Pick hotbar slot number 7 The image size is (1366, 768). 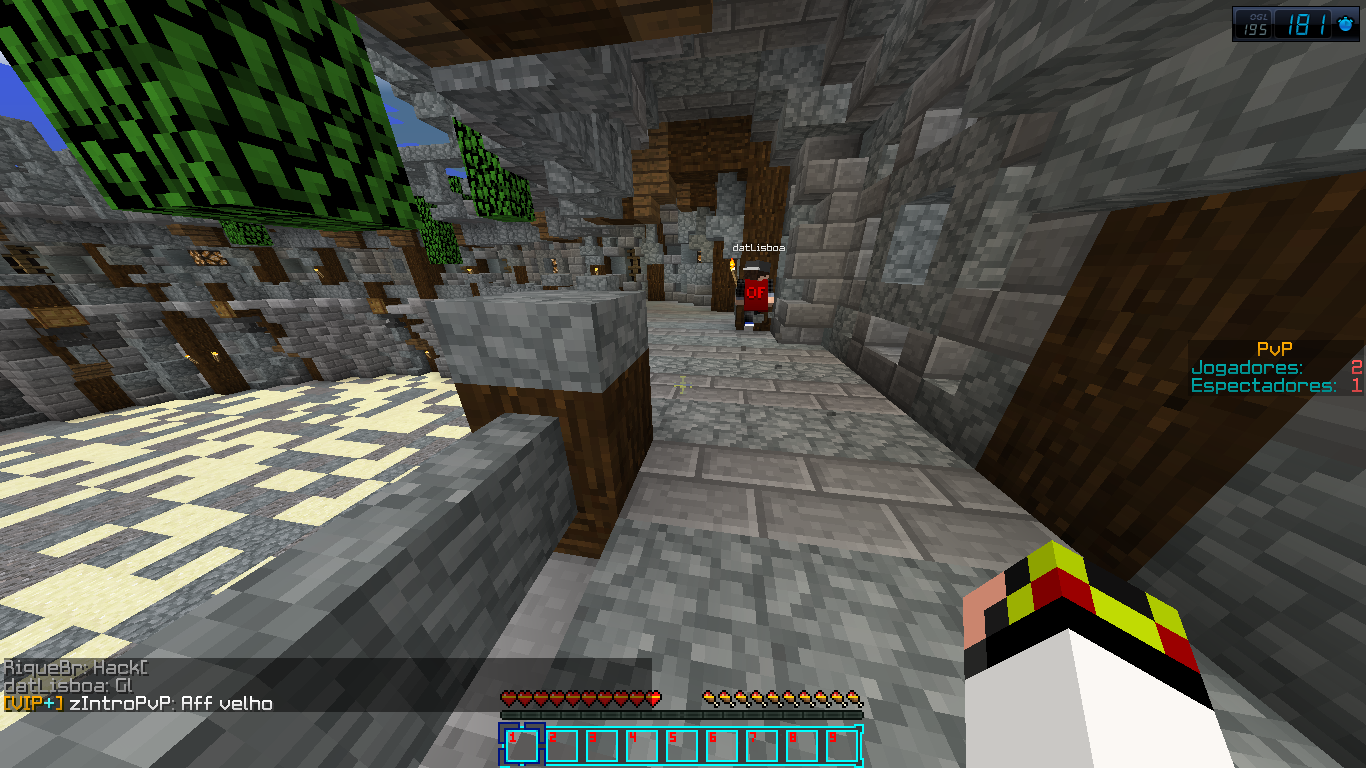coord(762,746)
